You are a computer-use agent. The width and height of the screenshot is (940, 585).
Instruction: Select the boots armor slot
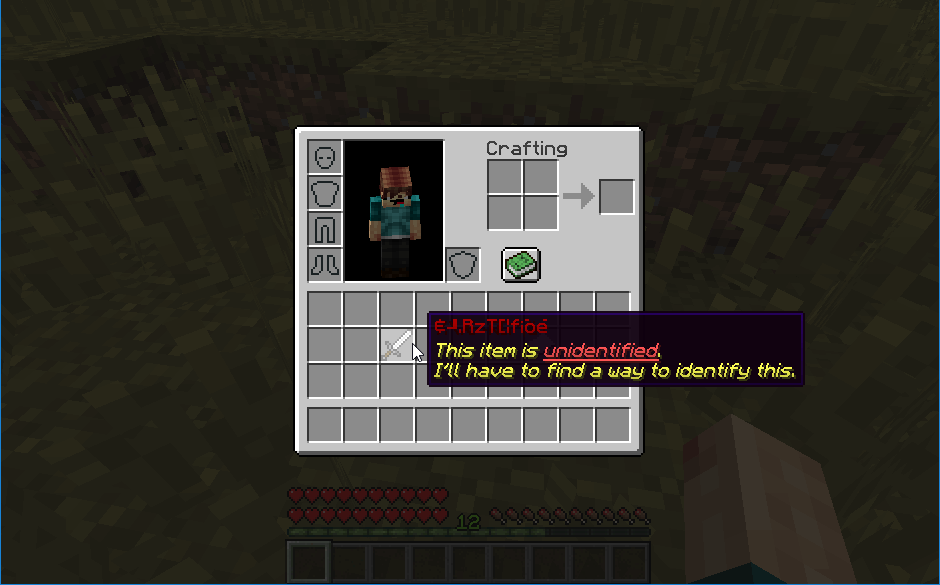click(325, 265)
